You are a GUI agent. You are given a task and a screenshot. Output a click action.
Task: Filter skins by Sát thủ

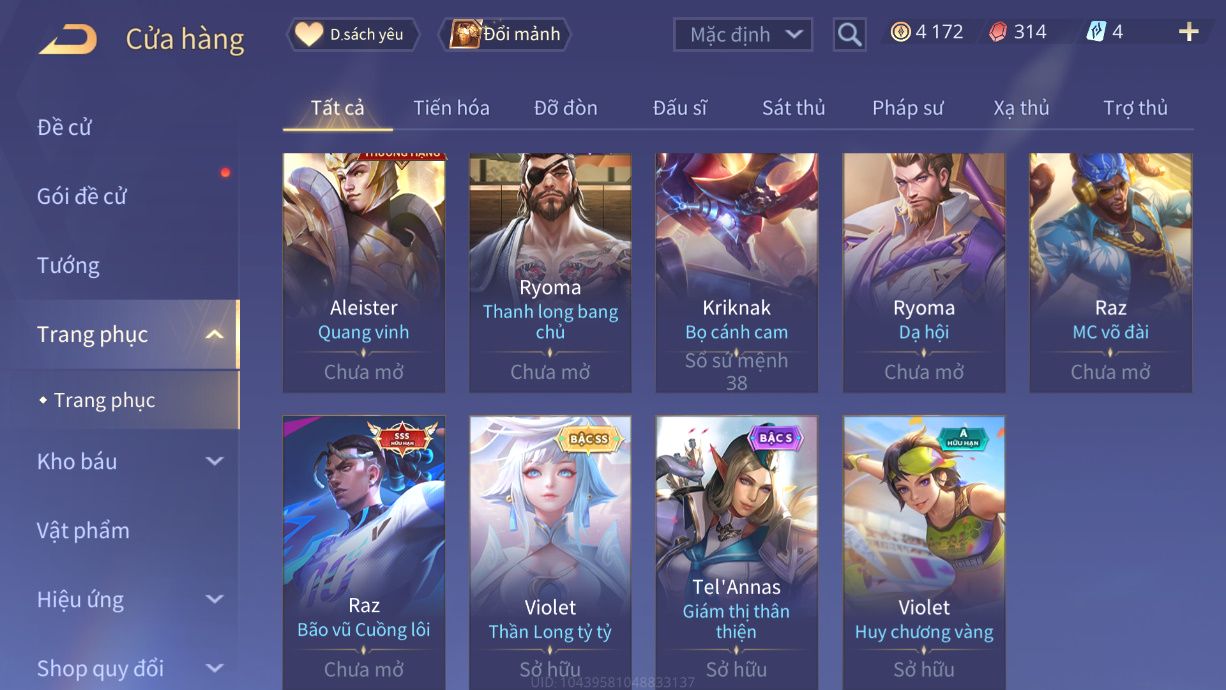[x=793, y=108]
